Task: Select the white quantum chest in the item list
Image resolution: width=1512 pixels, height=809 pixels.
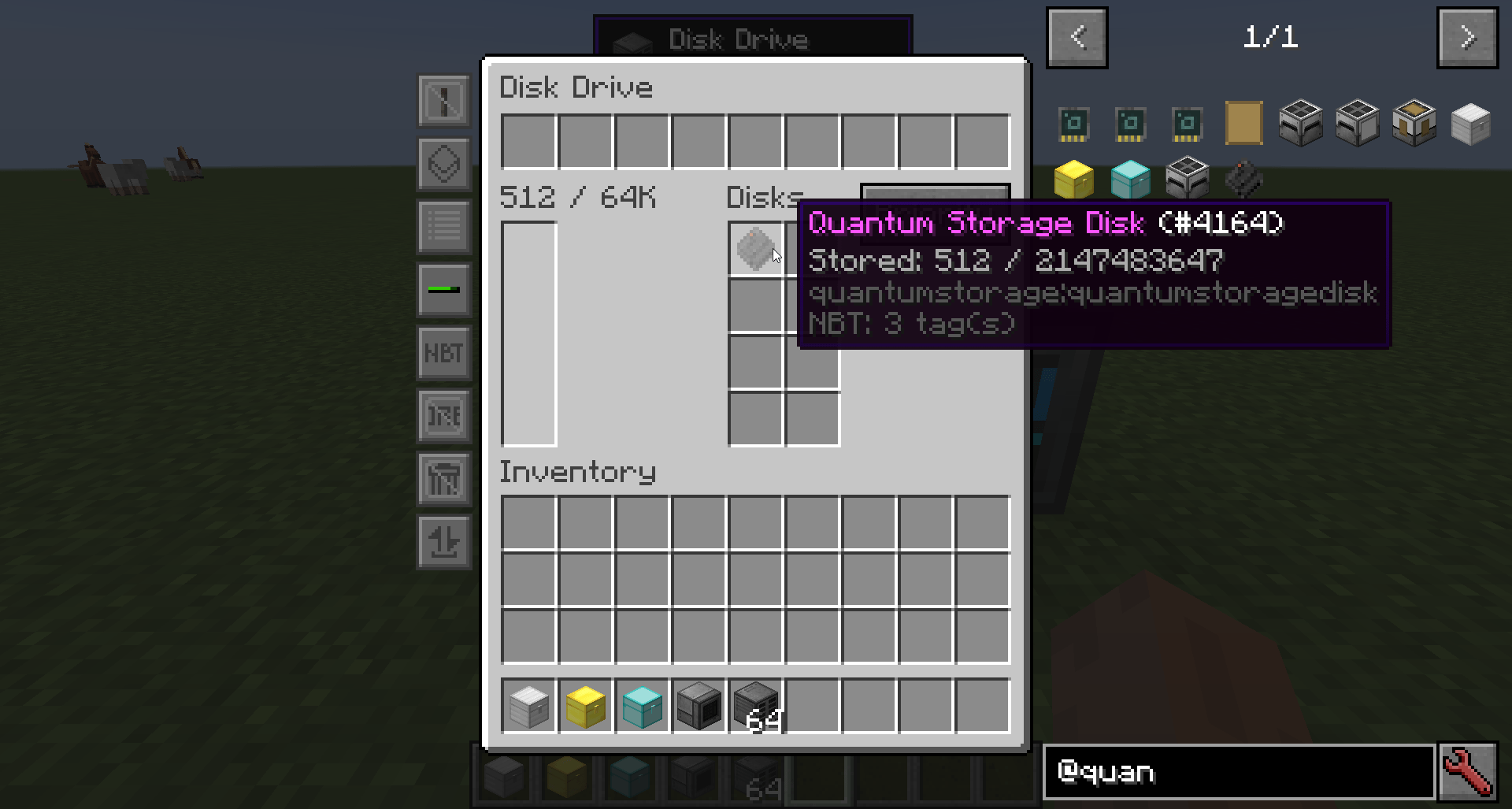Action: coord(1471,124)
